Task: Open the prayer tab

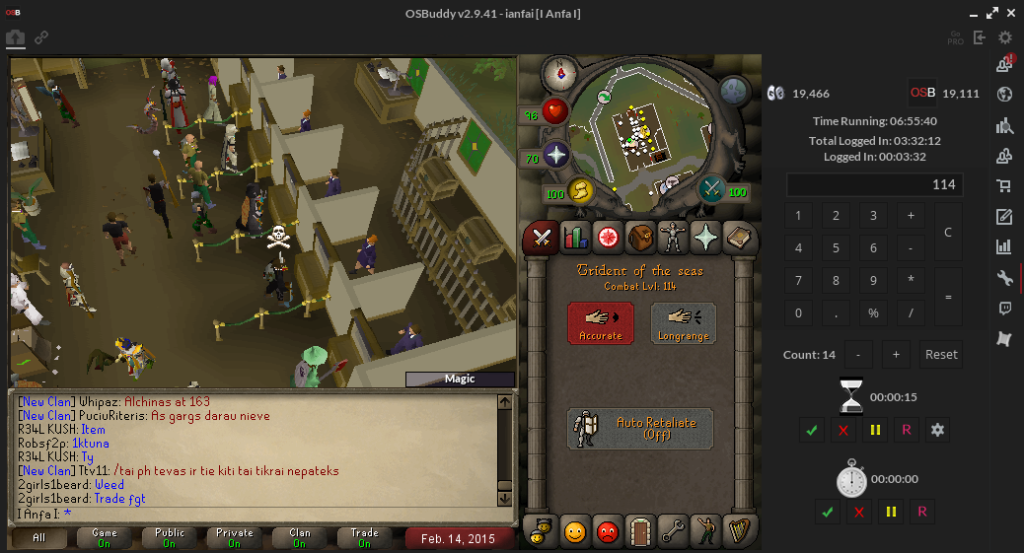Action: [x=706, y=237]
